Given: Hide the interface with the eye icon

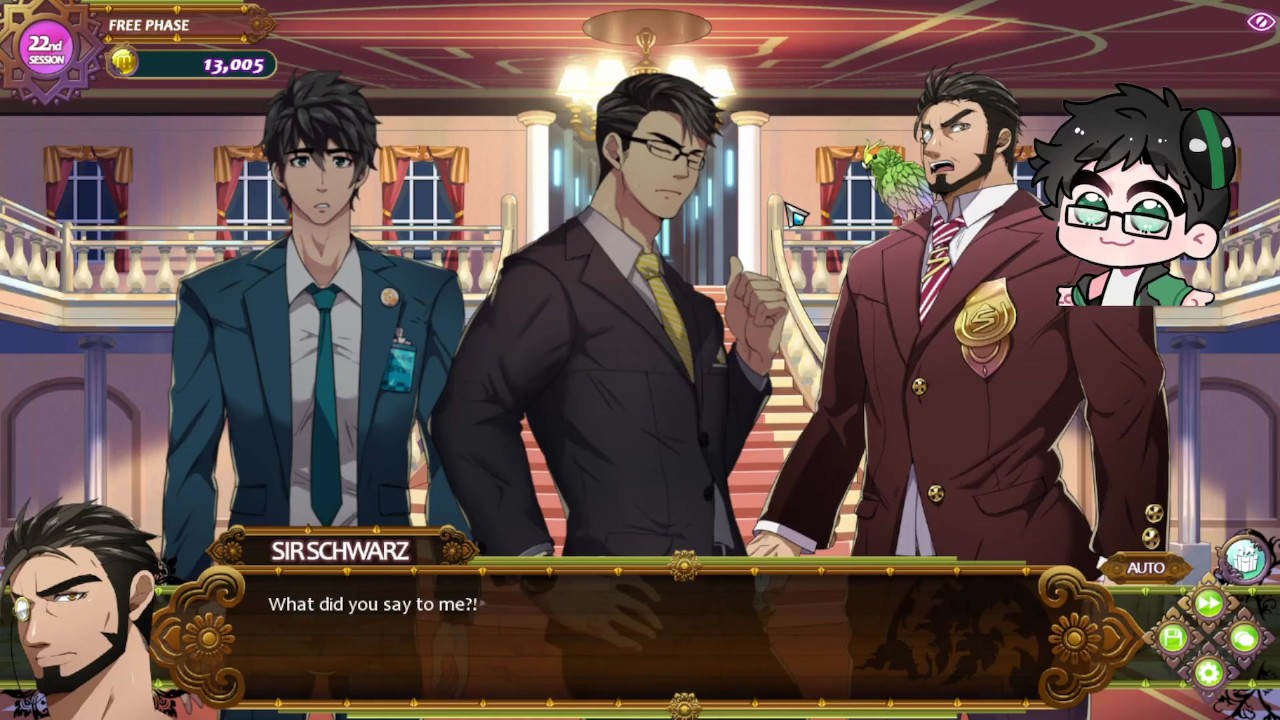Looking at the screenshot, I should pyautogui.click(x=1259, y=22).
